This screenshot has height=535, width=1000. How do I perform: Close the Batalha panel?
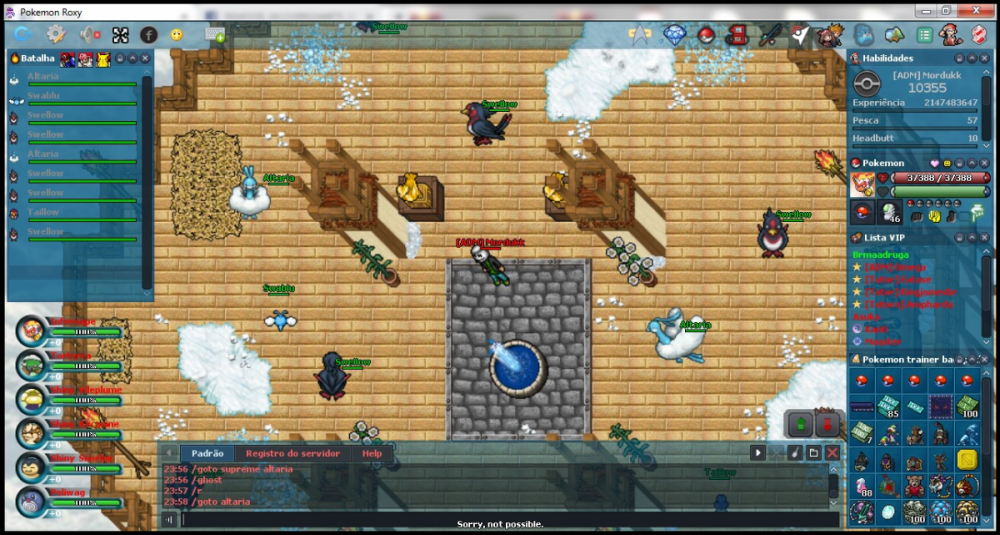tap(145, 58)
